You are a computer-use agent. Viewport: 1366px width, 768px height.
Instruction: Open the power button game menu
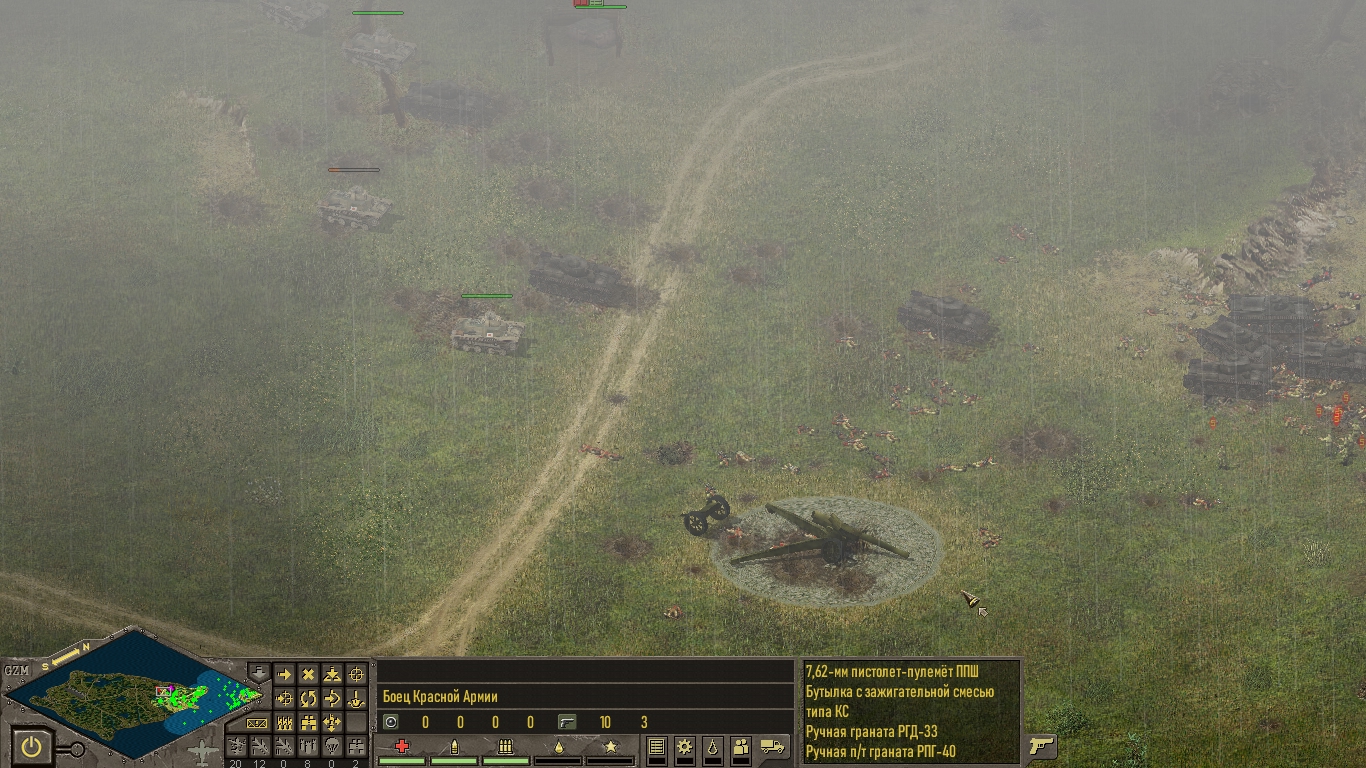(32, 746)
